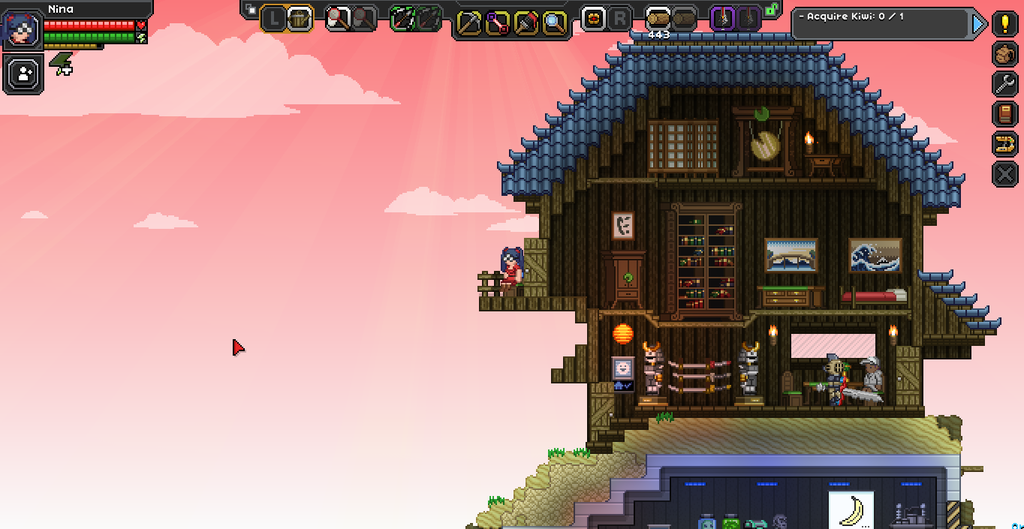1024x529 pixels.
Task: Open the collections icon below the codex
Action: (1005, 144)
